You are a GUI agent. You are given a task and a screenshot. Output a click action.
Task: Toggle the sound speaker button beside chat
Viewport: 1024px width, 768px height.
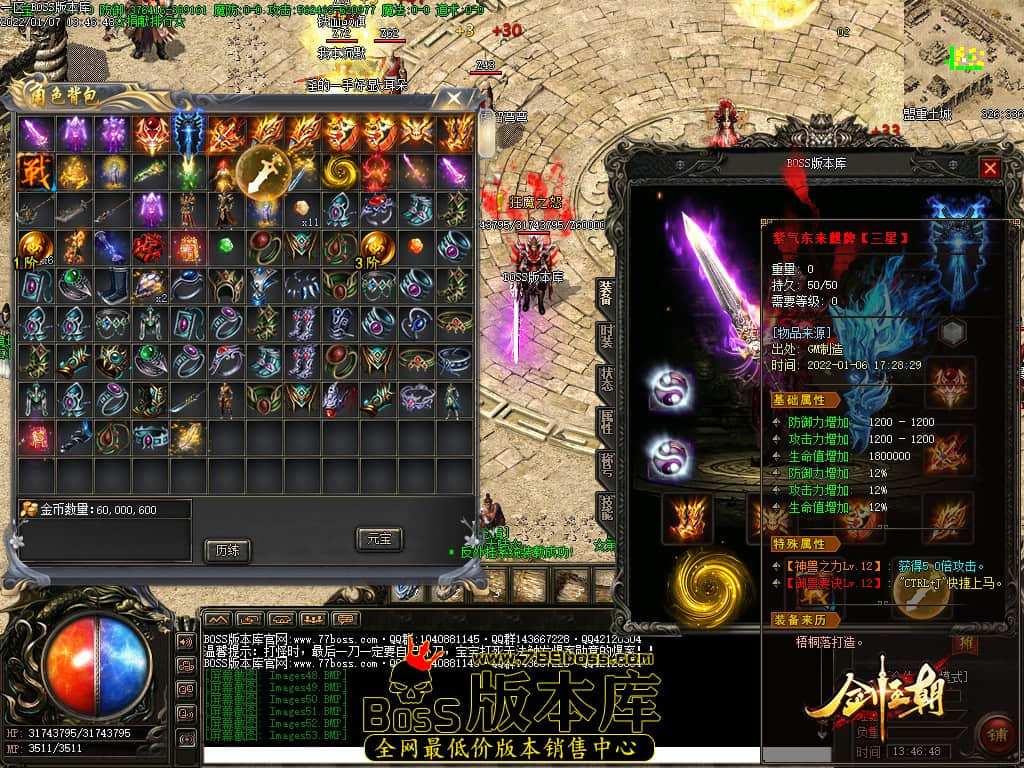click(185, 641)
